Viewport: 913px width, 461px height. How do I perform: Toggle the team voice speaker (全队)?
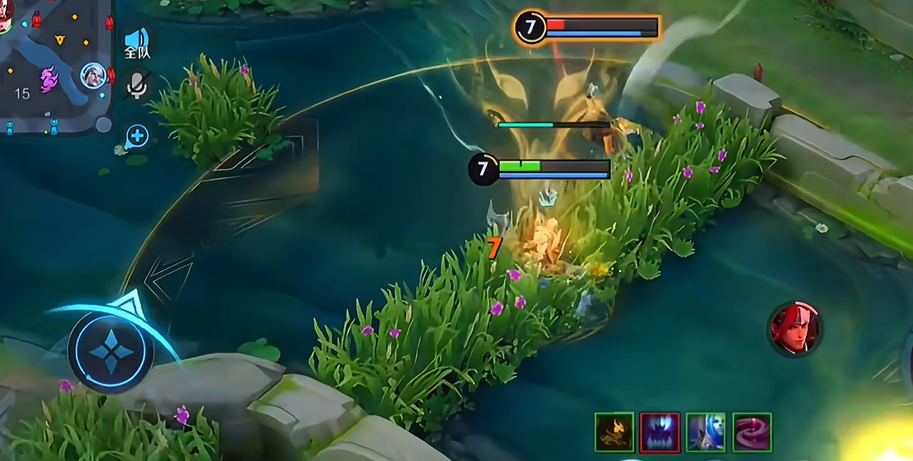[x=137, y=44]
